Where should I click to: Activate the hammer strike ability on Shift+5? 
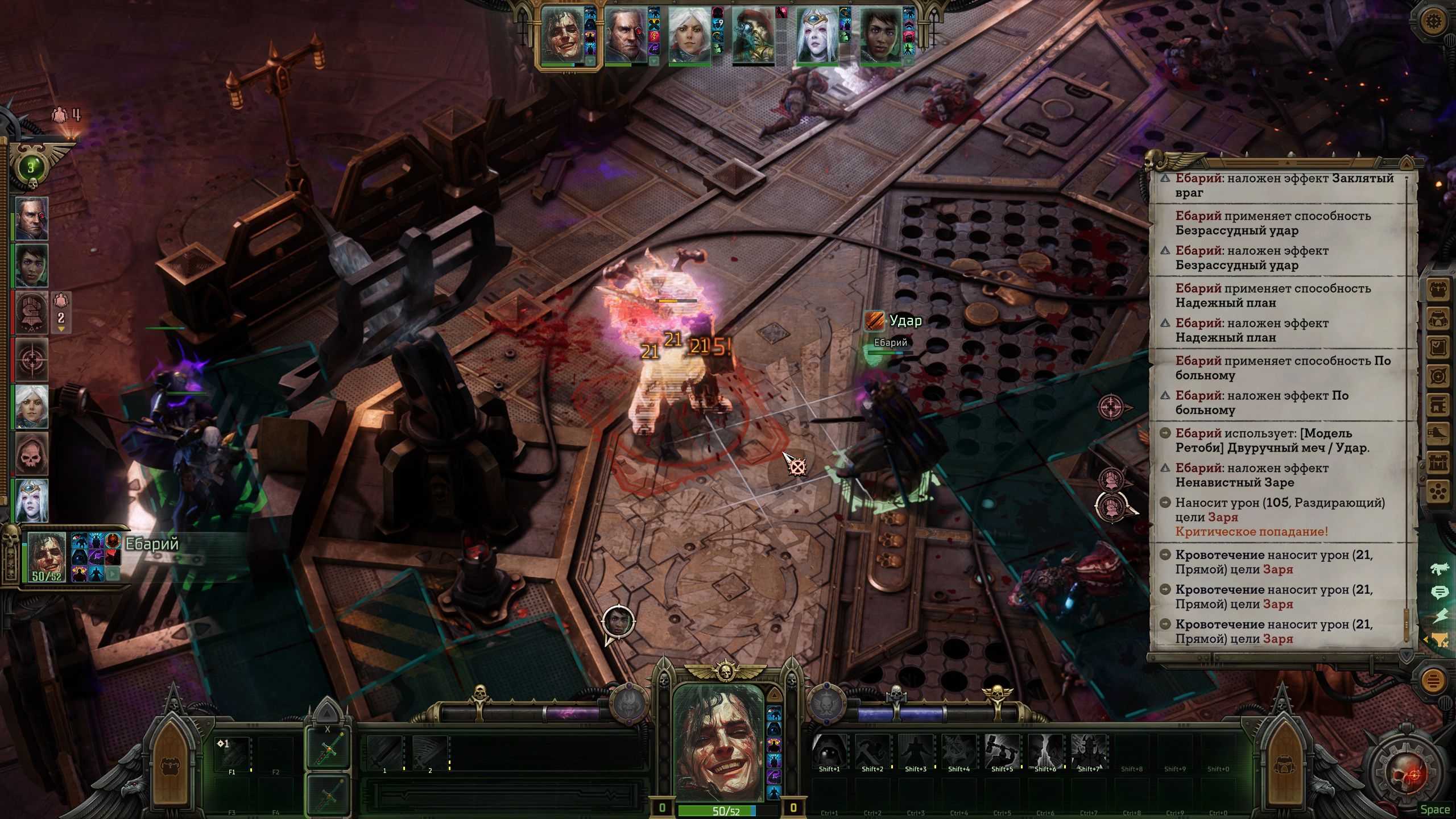click(x=1002, y=752)
